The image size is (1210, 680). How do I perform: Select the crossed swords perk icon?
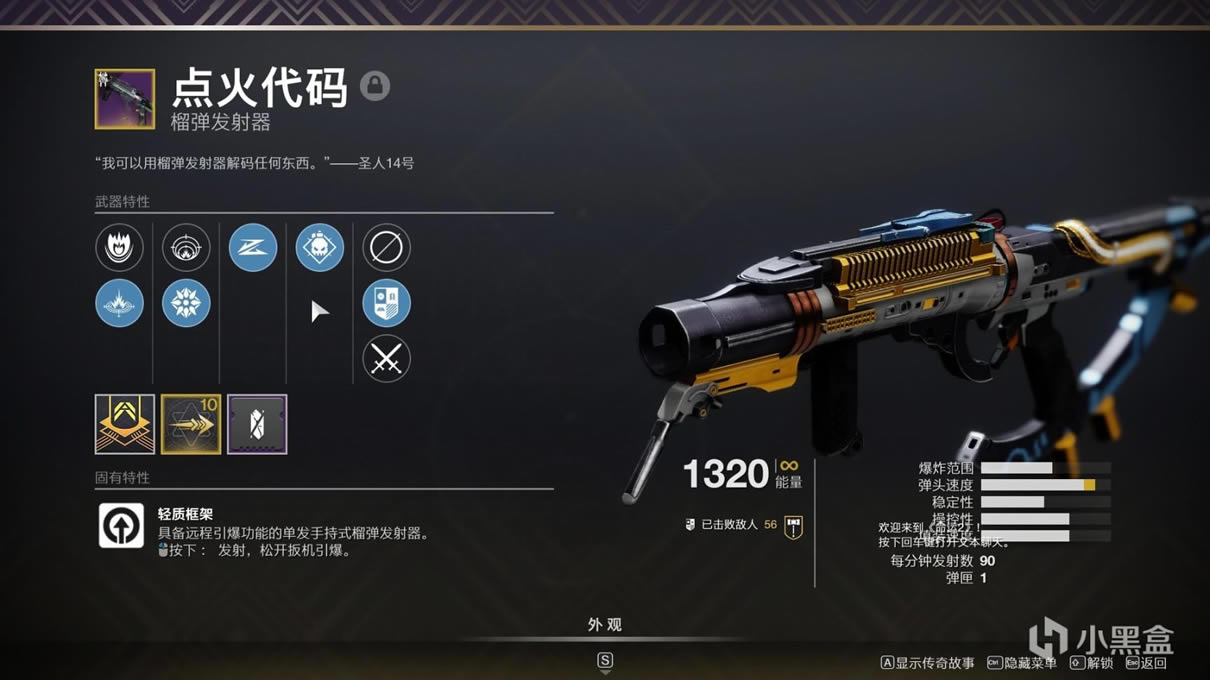pos(386,359)
